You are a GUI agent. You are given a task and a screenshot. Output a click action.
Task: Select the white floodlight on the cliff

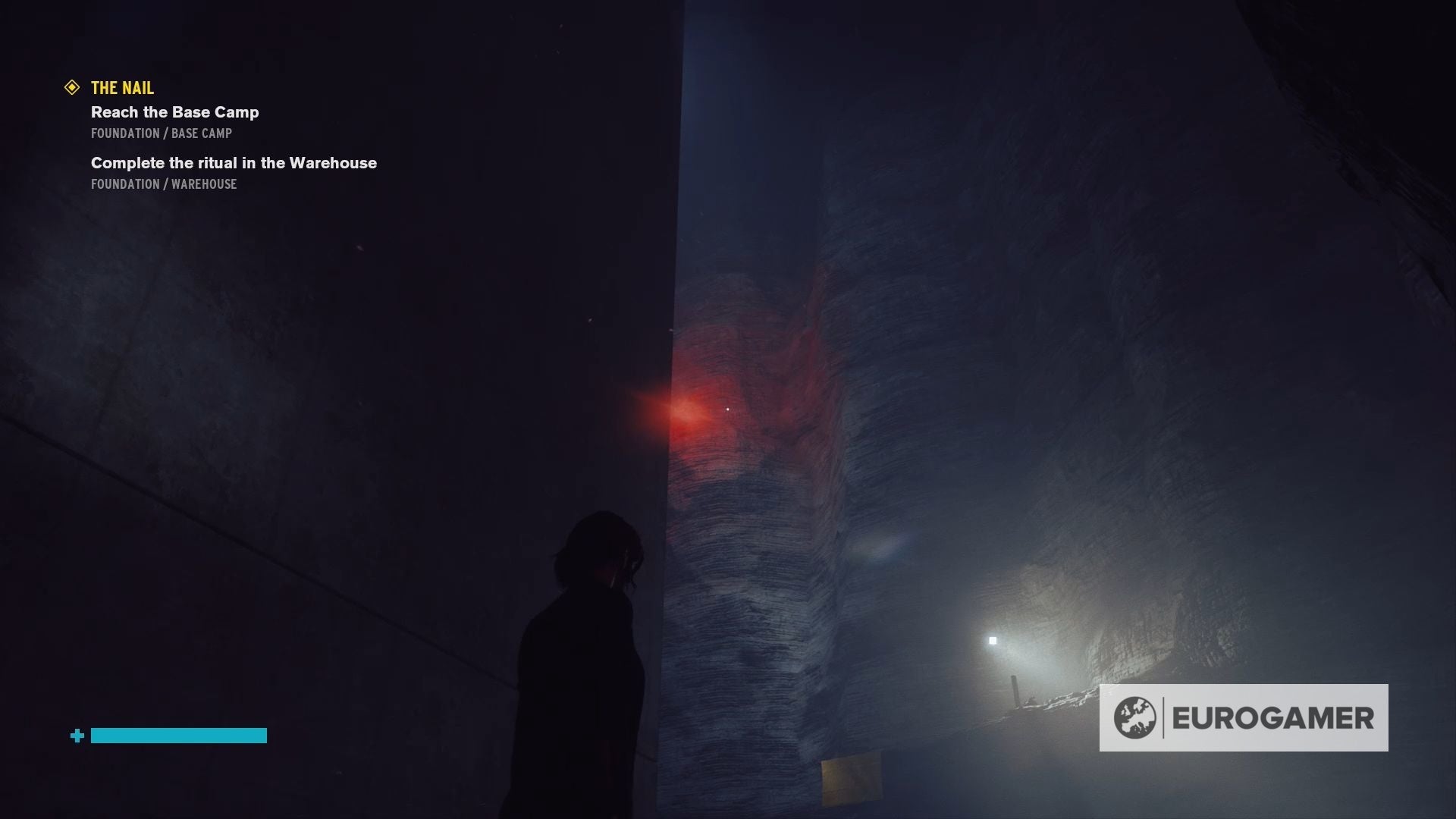pos(991,641)
